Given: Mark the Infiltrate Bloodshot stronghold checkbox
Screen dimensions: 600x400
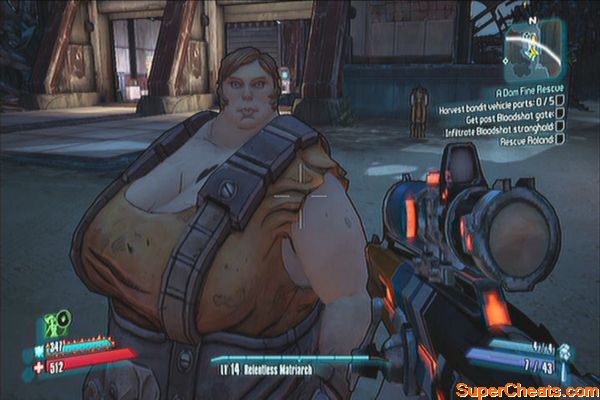Looking at the screenshot, I should point(560,127).
